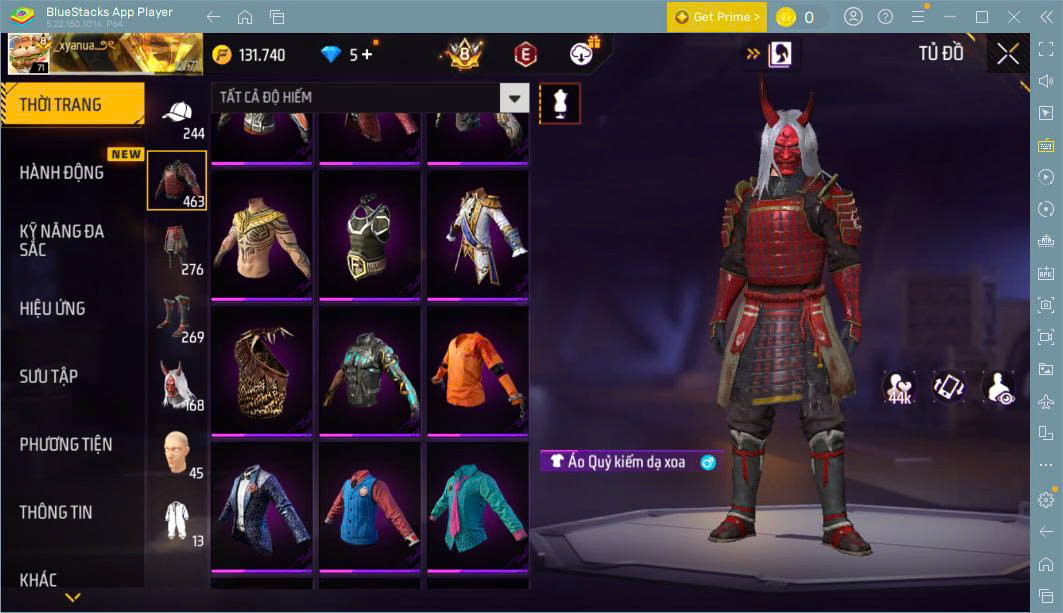The width and height of the screenshot is (1063, 613).
Task: Open the oni mask subcategory
Action: tap(176, 383)
